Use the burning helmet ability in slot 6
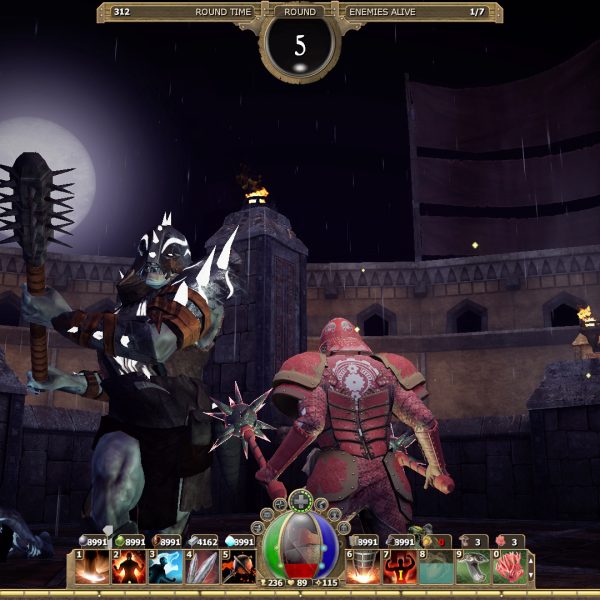Image resolution: width=600 pixels, height=600 pixels. [363, 567]
